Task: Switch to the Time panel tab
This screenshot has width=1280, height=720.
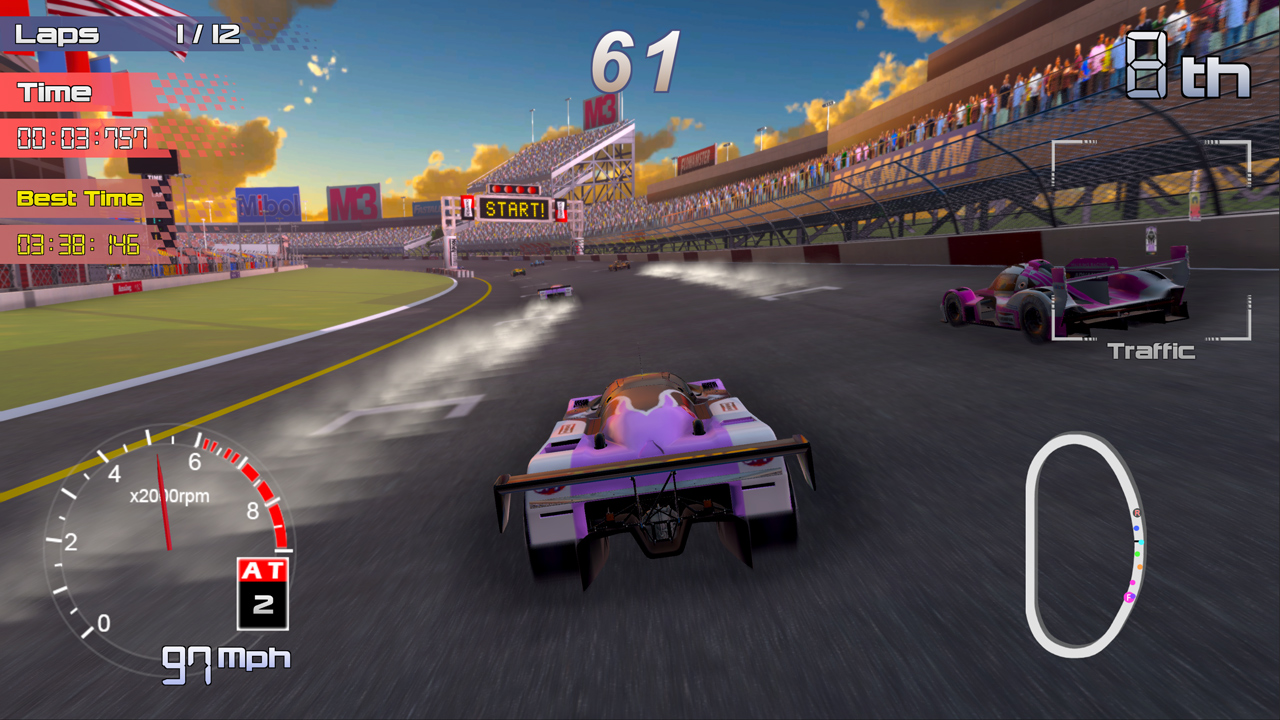Action: (55, 93)
